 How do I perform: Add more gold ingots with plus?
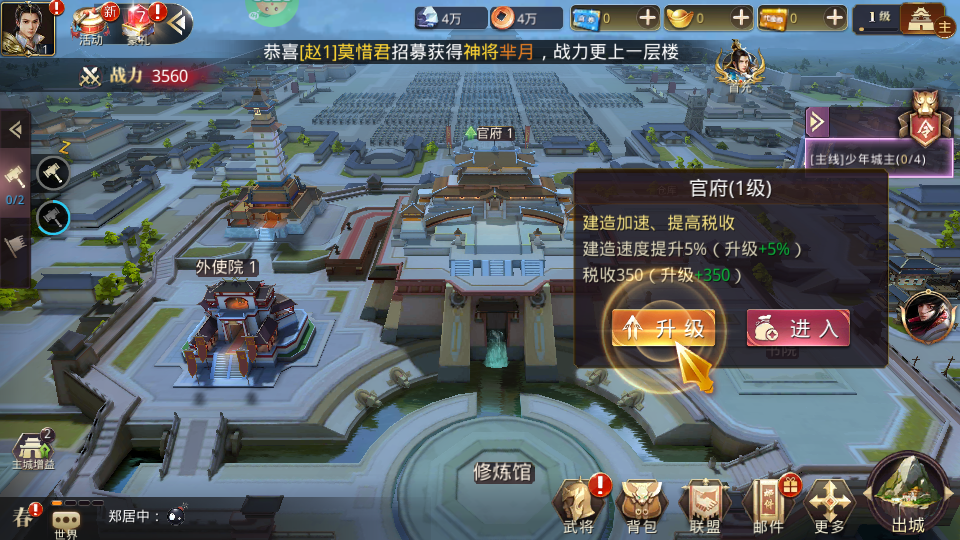741,18
